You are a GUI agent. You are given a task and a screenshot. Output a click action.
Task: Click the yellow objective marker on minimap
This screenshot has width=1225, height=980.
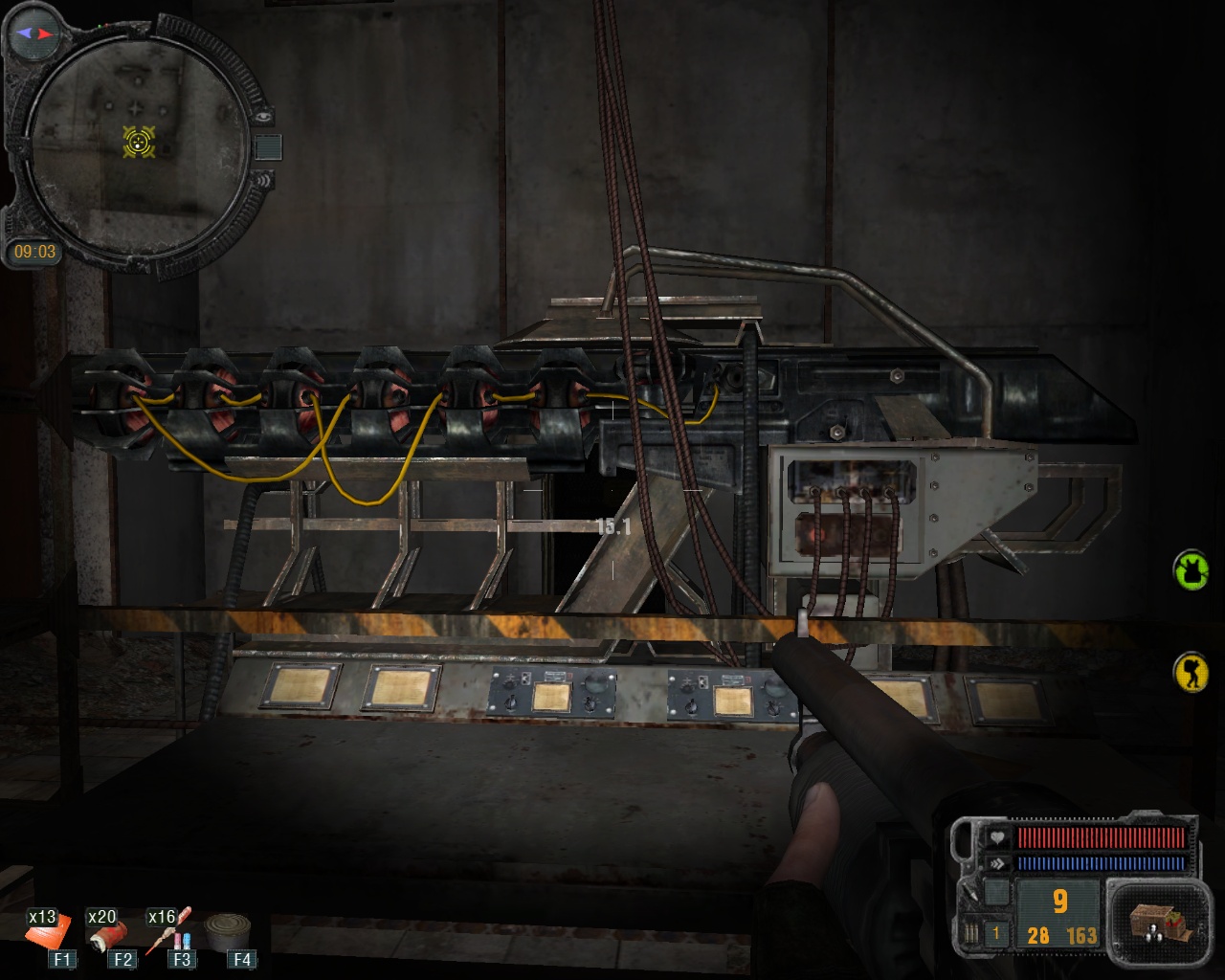pyautogui.click(x=140, y=143)
